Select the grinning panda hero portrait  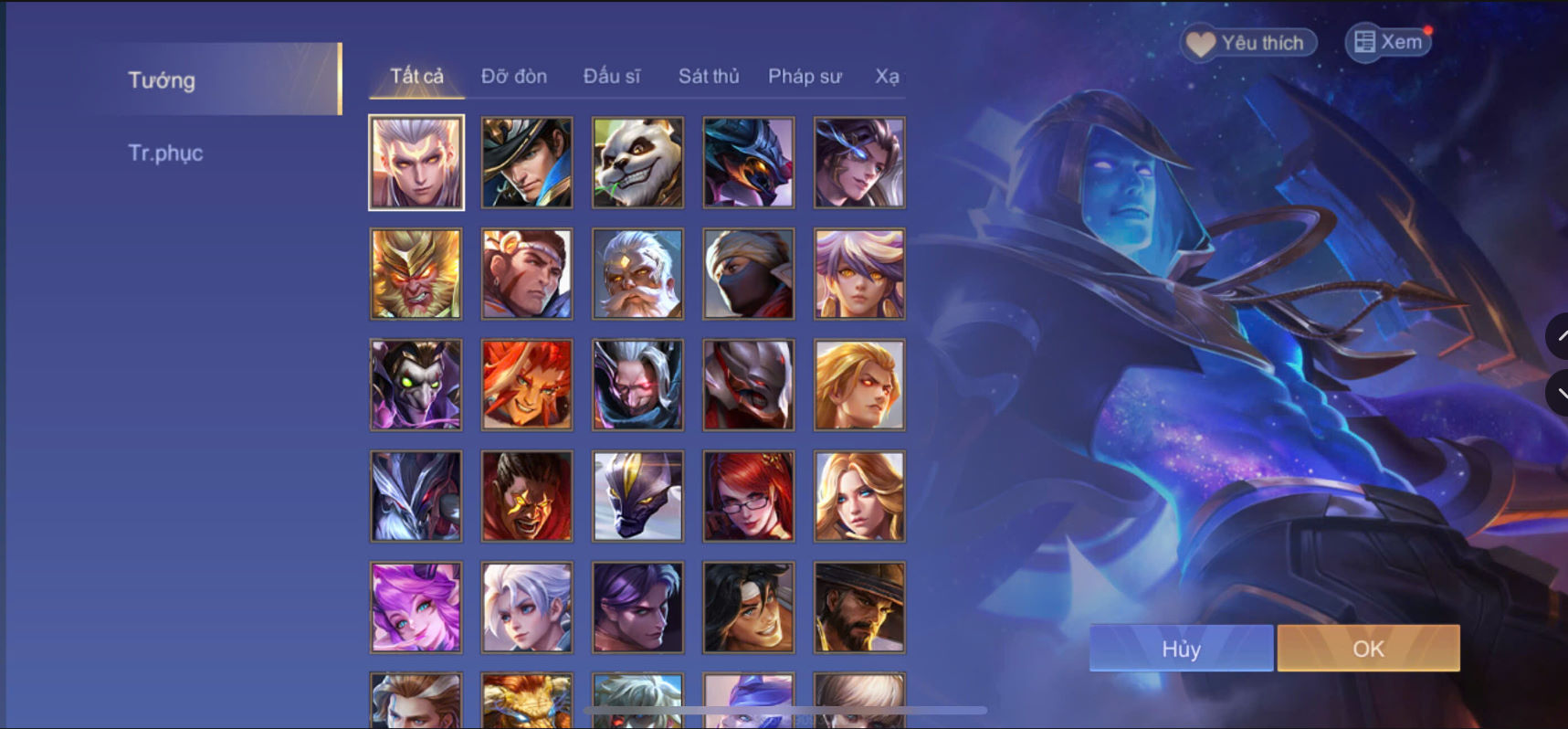637,163
